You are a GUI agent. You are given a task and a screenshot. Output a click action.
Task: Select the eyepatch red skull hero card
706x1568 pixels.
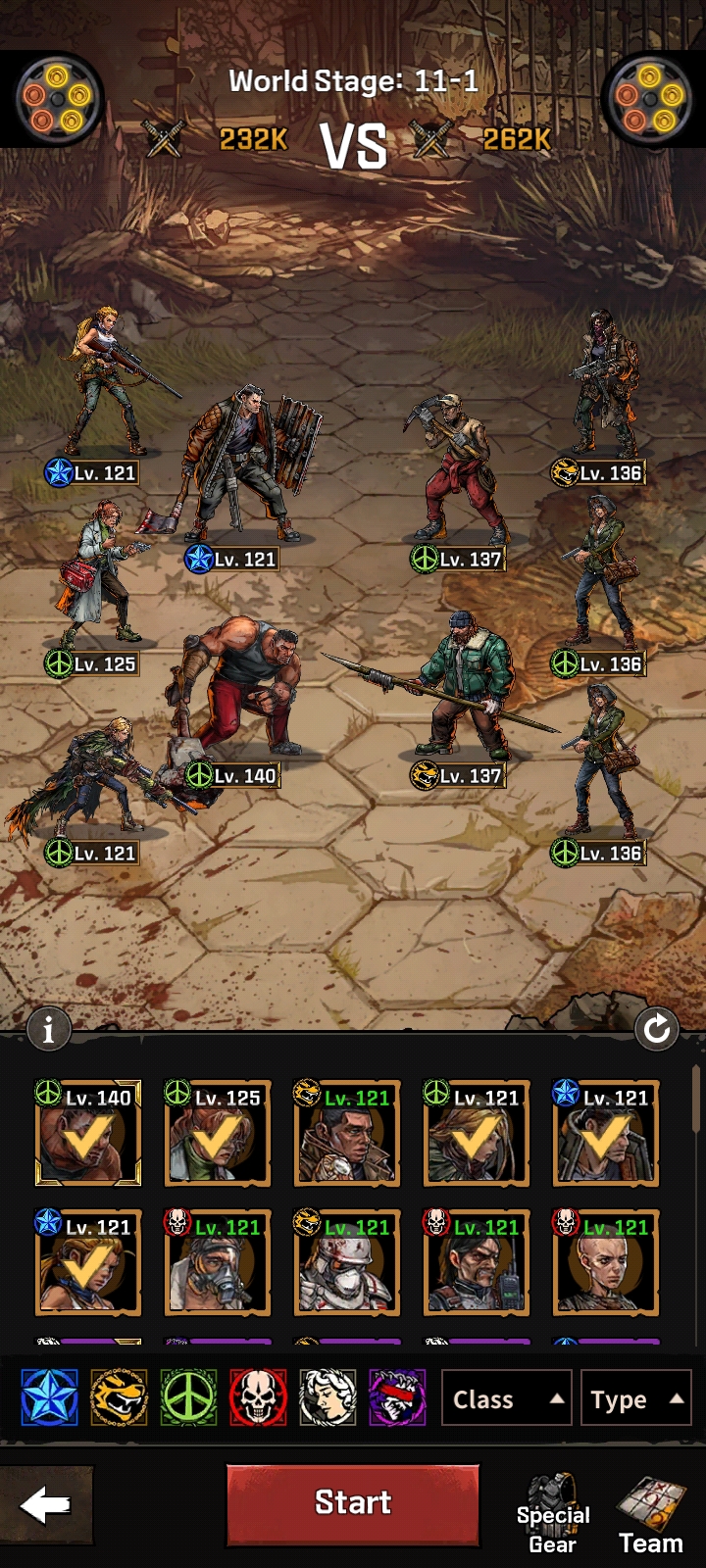[x=477, y=1263]
